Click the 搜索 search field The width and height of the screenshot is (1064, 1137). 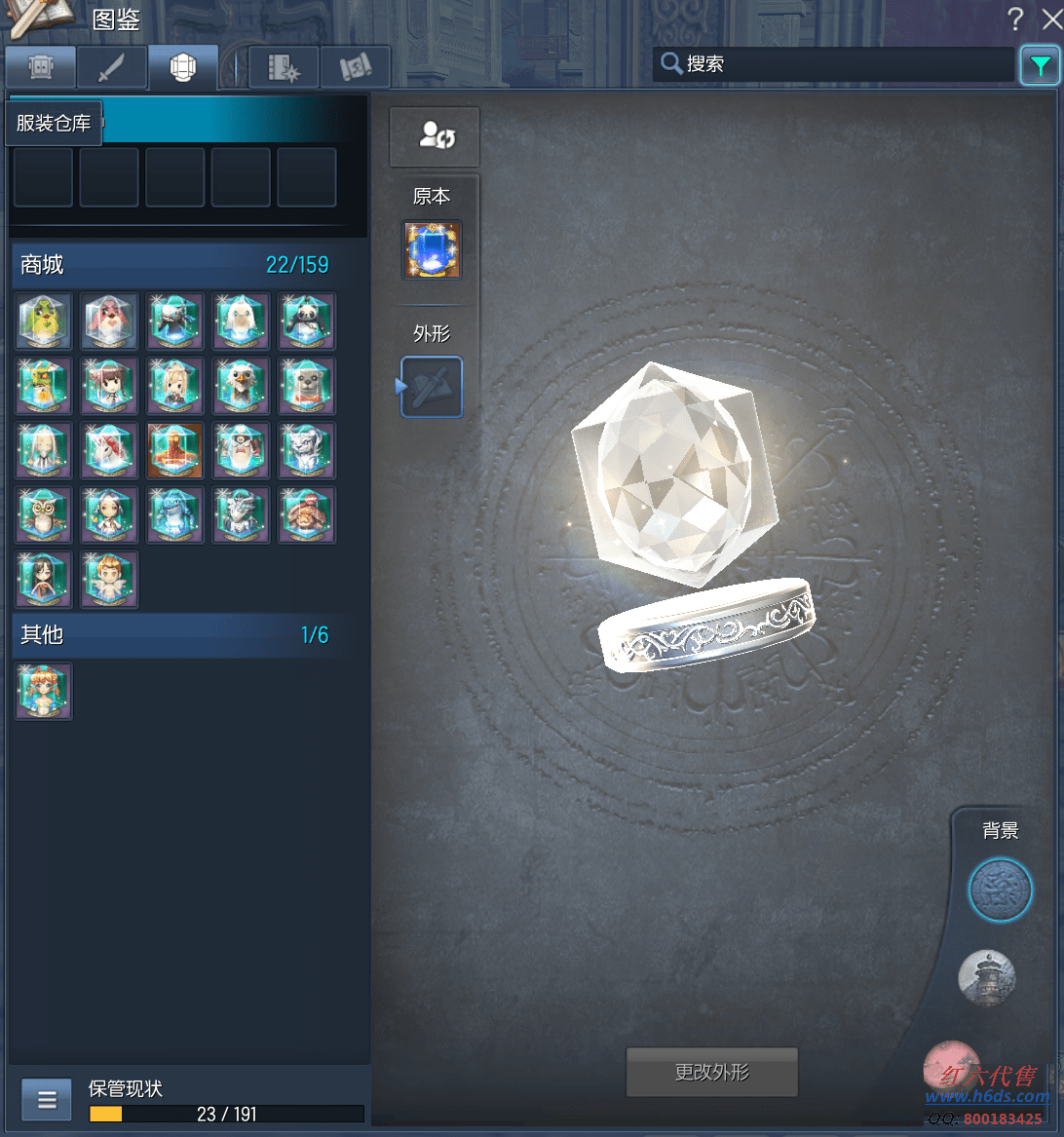click(x=833, y=64)
